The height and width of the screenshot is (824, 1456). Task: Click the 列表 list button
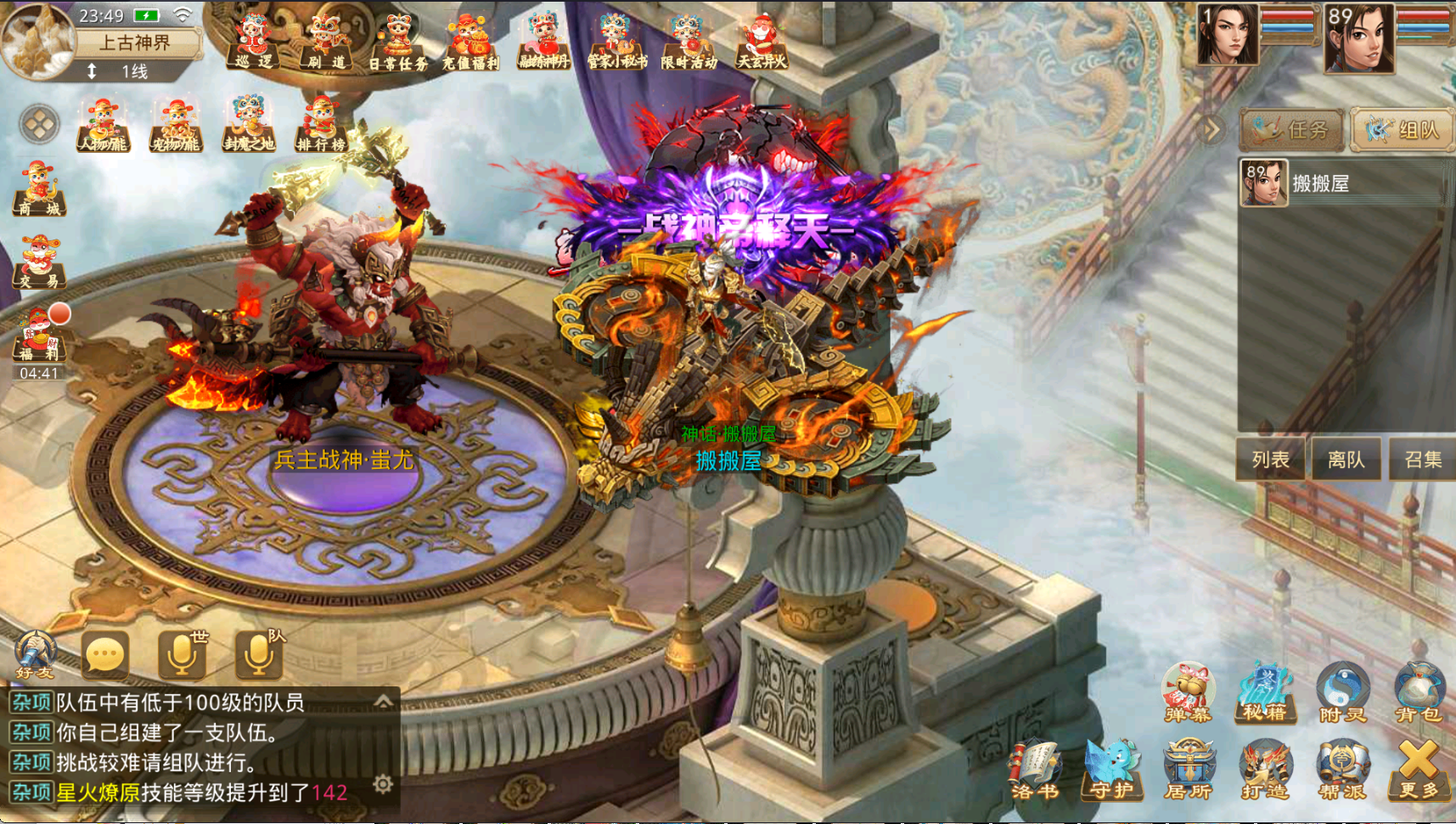point(1270,460)
